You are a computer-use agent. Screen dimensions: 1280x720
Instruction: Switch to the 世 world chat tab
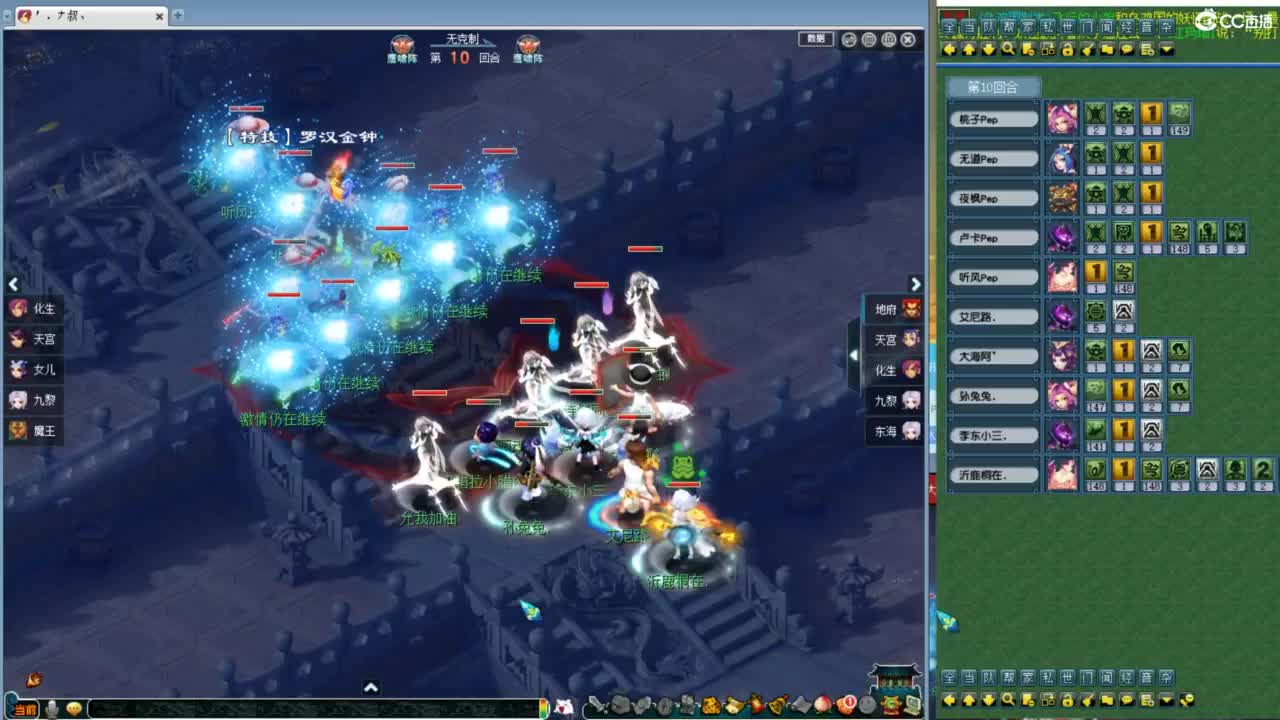[x=1066, y=28]
